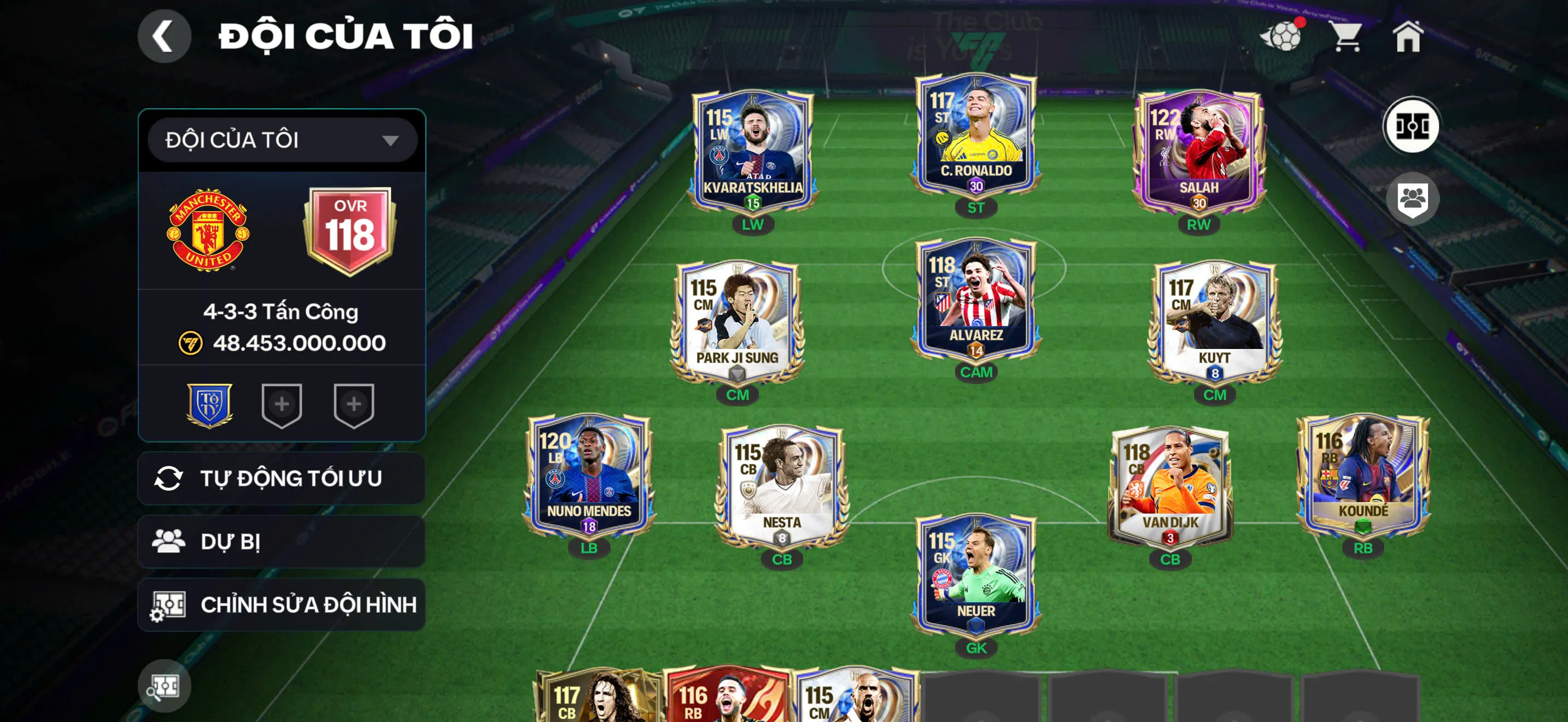Pick the Nesta centre back card
The width and height of the screenshot is (1568, 722).
coord(782,487)
